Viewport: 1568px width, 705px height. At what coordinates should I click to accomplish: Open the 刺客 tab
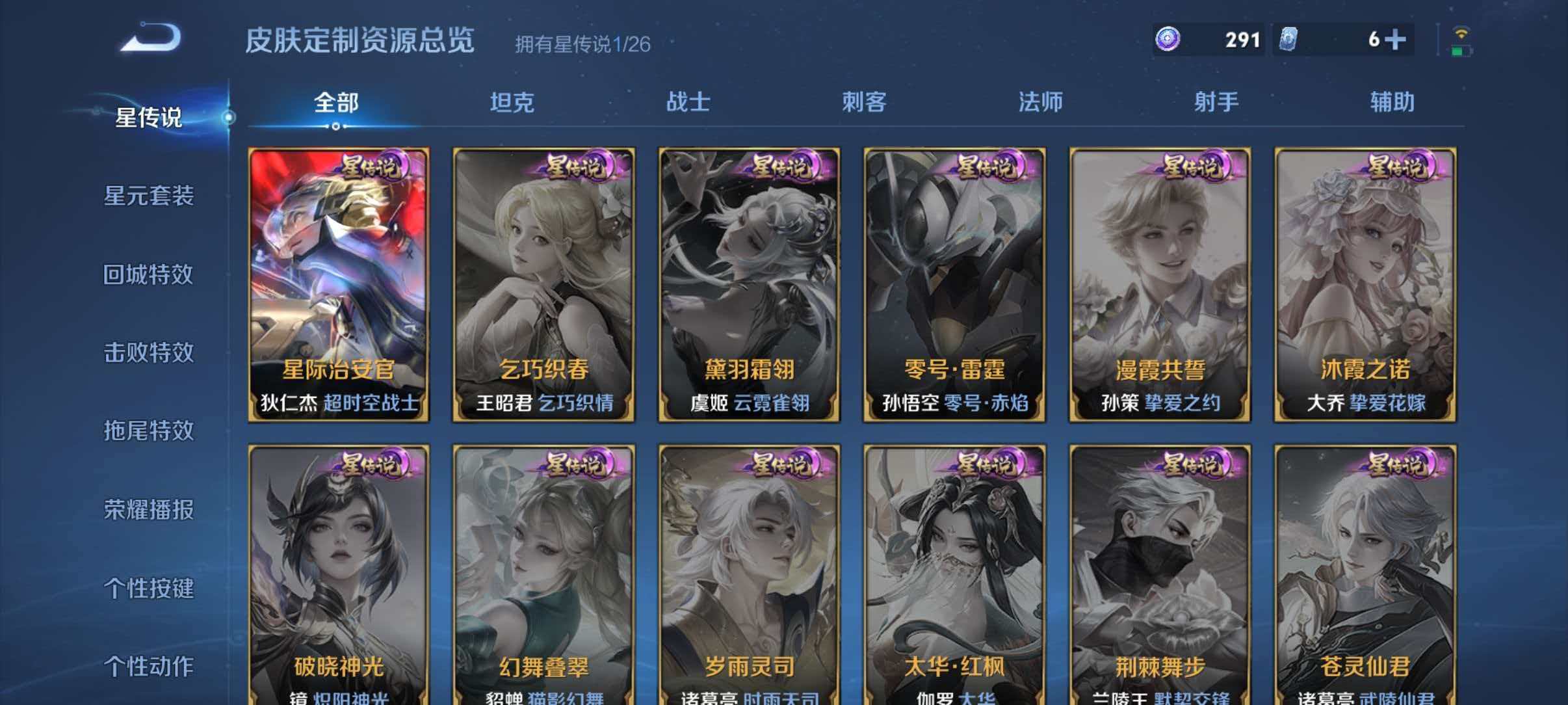[x=865, y=101]
